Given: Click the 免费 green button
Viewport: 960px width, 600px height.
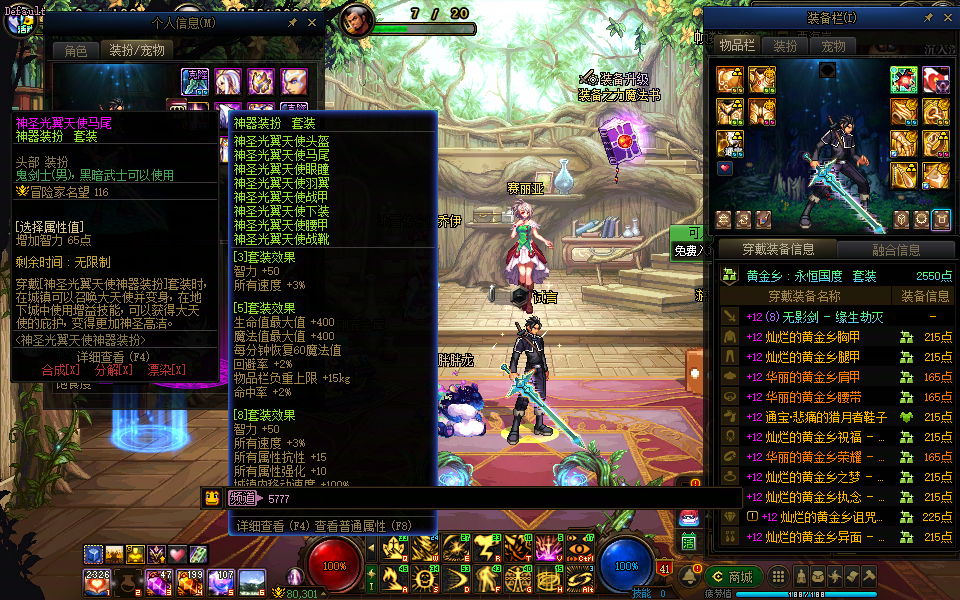Looking at the screenshot, I should click(688, 251).
